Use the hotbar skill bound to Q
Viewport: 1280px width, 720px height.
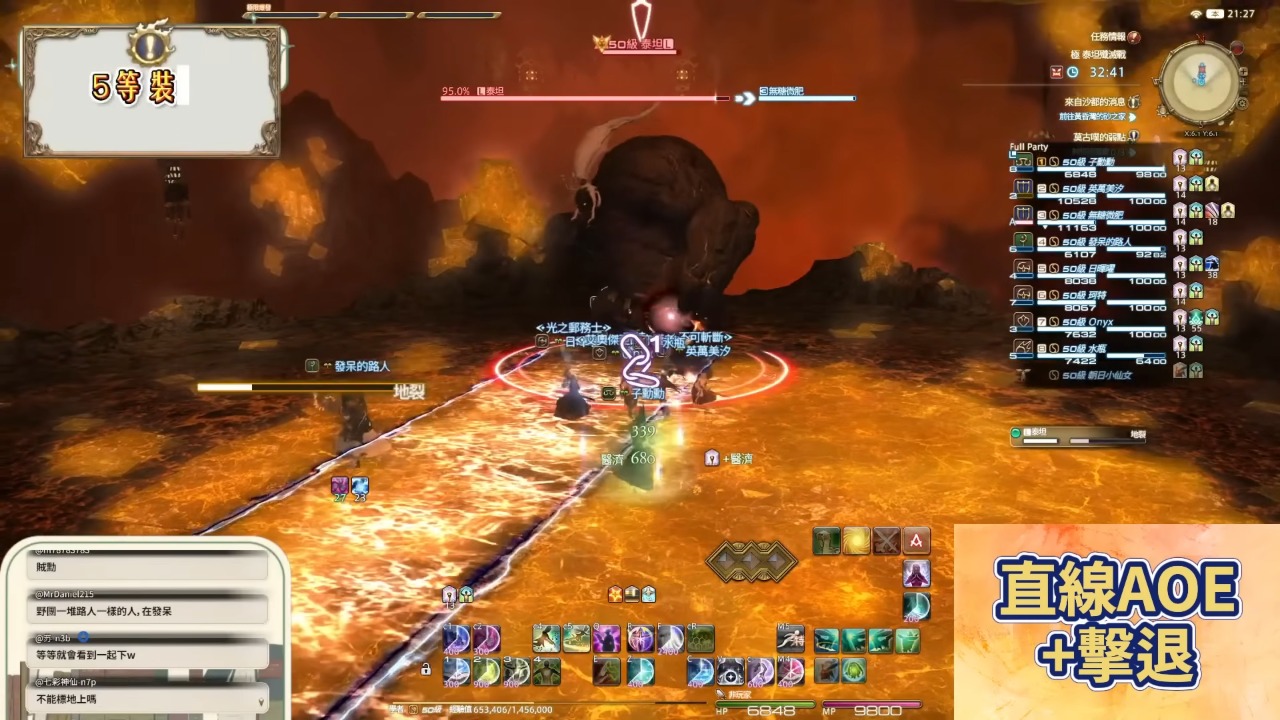tap(606, 638)
